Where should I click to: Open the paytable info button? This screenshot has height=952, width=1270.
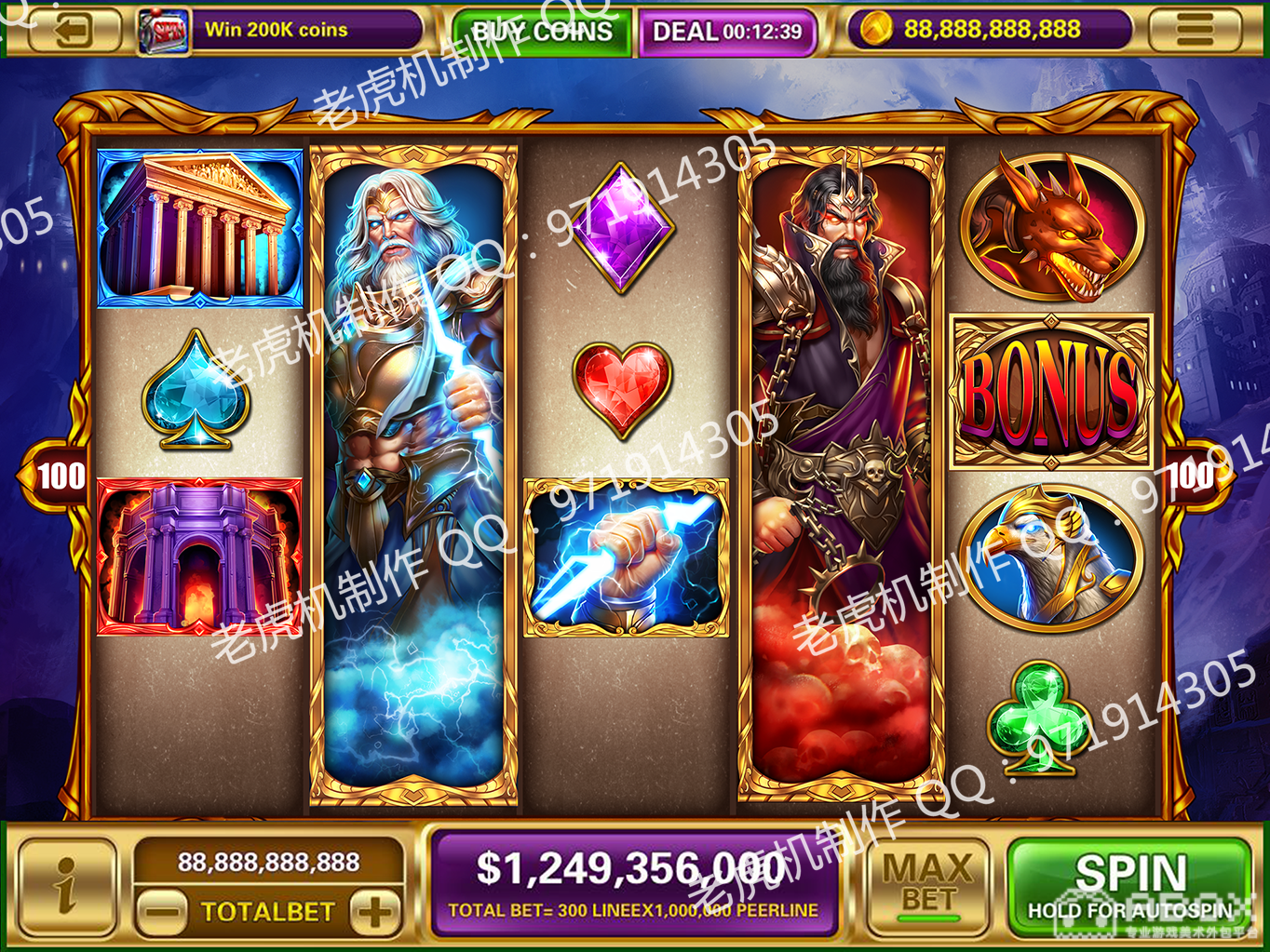66,886
